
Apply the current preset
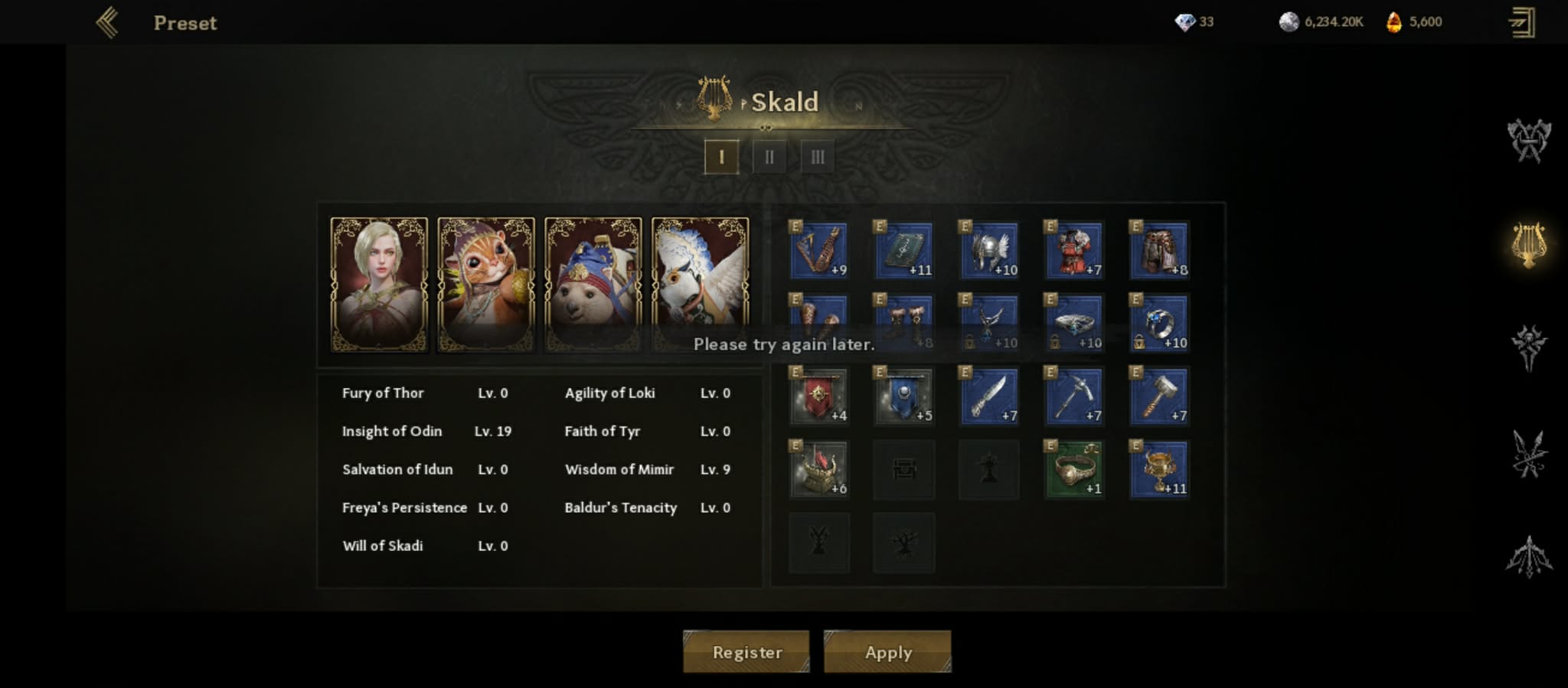point(887,652)
